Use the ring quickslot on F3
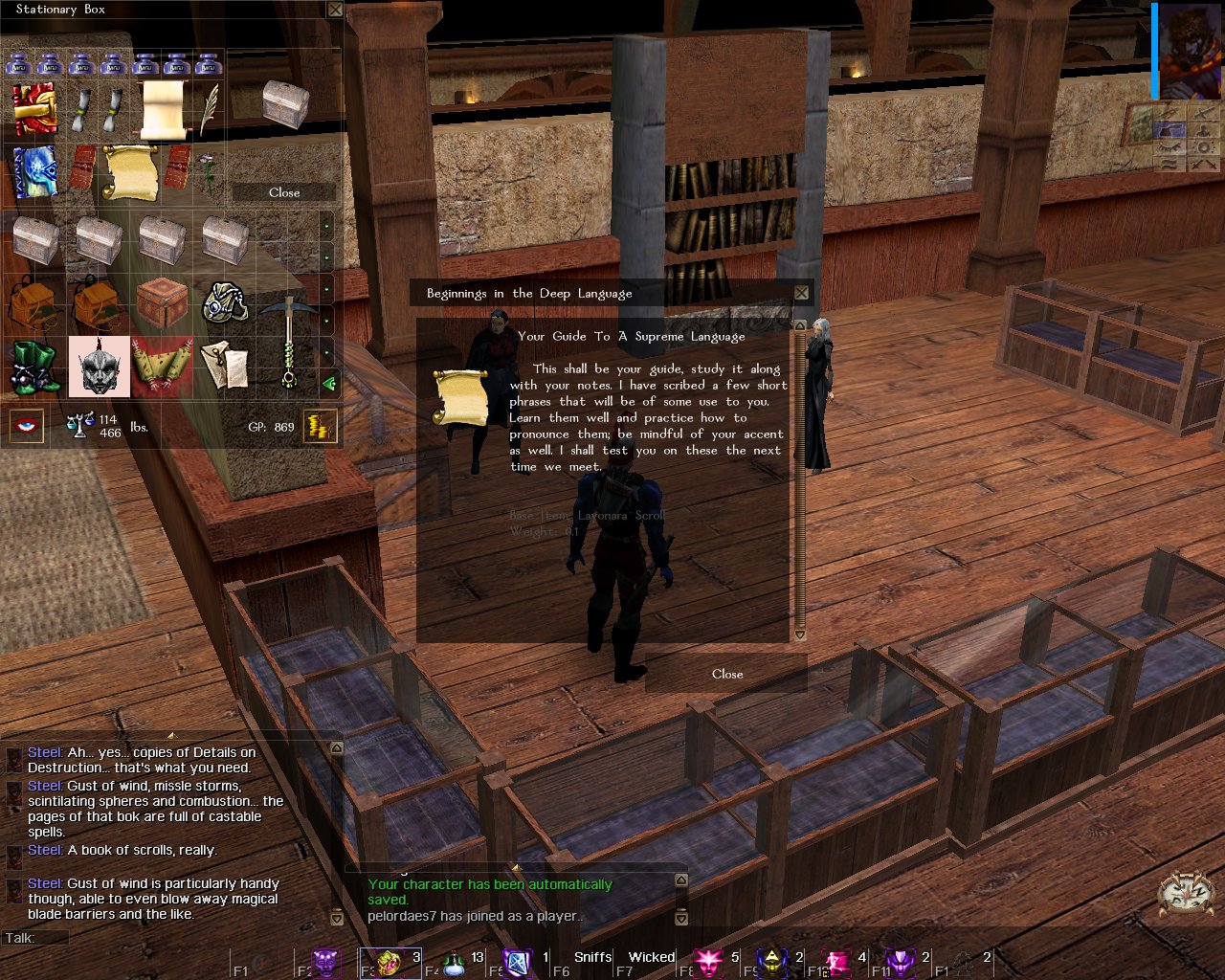This screenshot has width=1225, height=980. (x=390, y=963)
